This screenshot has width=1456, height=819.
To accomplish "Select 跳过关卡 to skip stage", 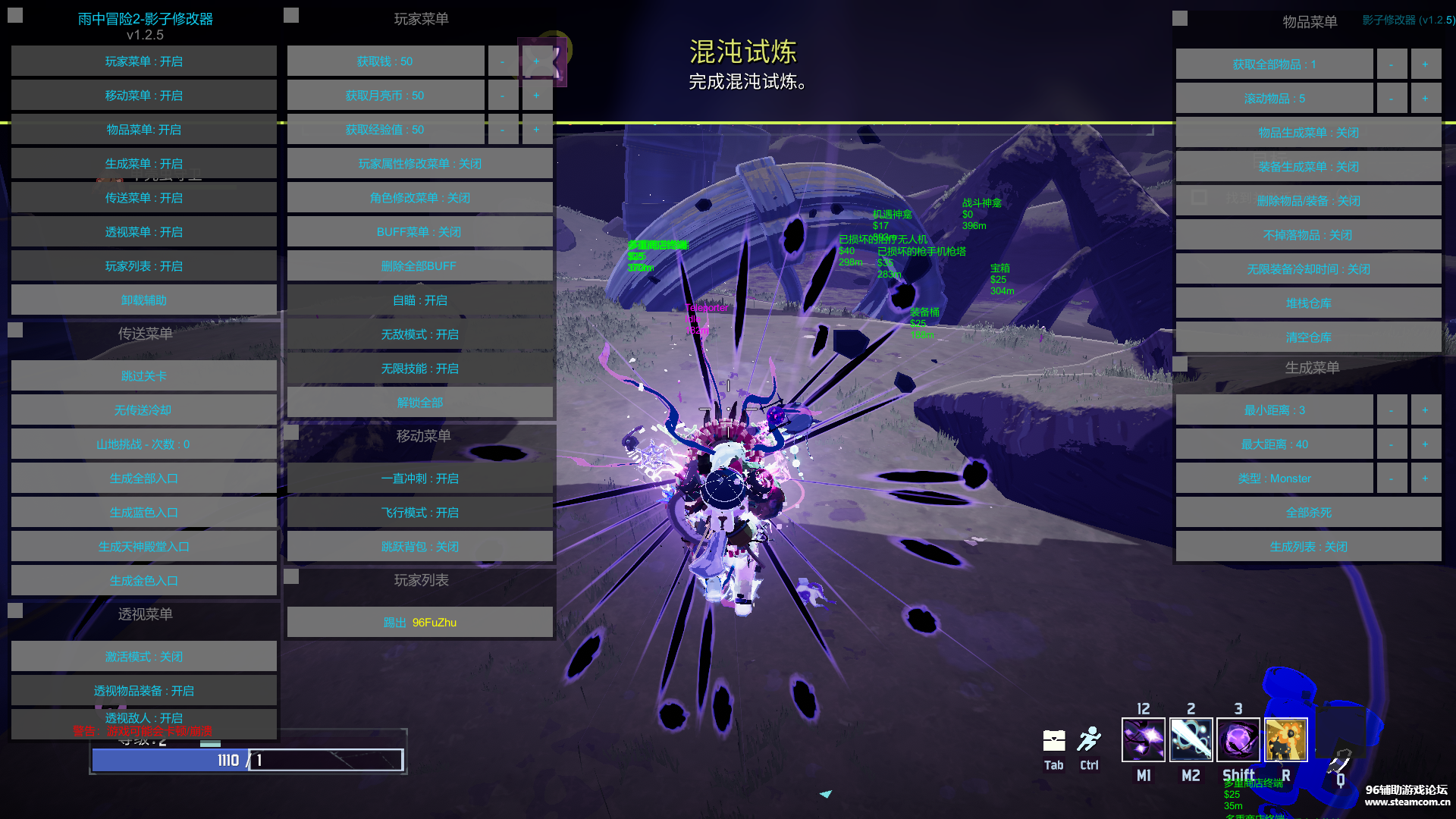I will tap(143, 376).
